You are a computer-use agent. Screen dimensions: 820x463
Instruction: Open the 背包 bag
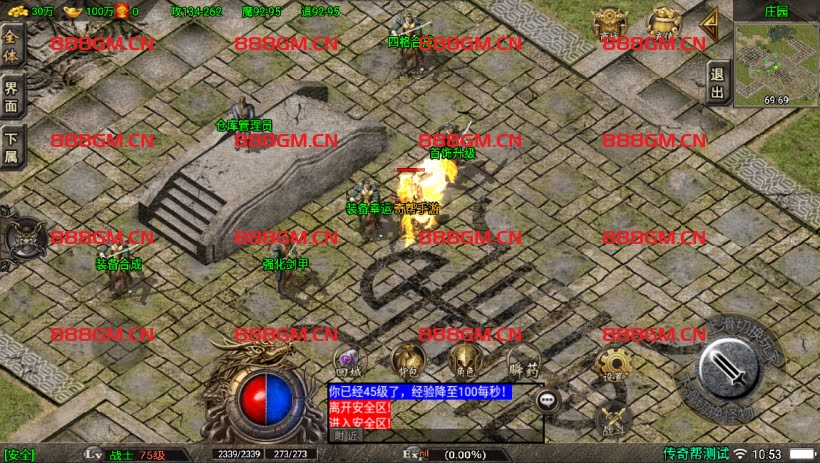pos(407,358)
